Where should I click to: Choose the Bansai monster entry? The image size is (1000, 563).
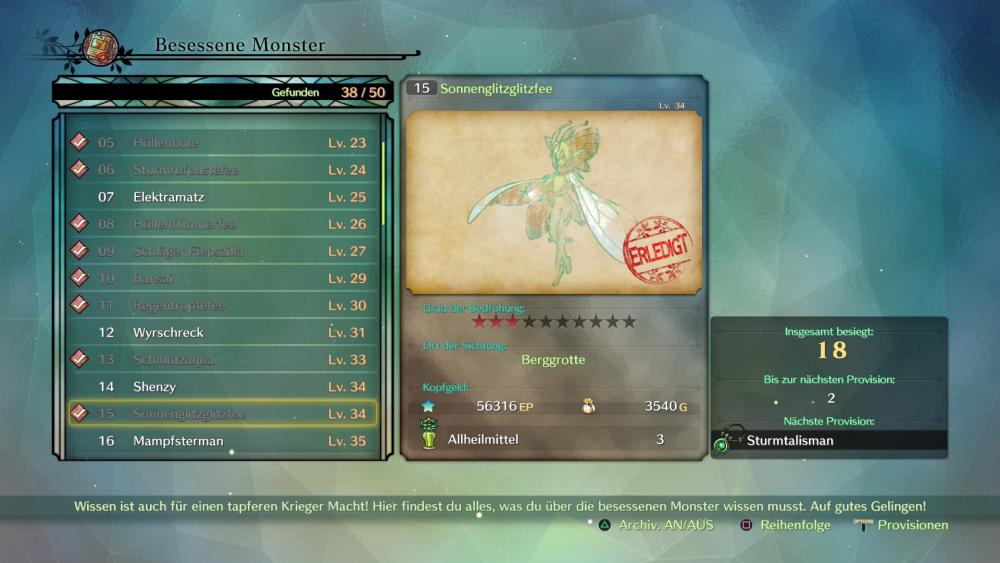222,278
